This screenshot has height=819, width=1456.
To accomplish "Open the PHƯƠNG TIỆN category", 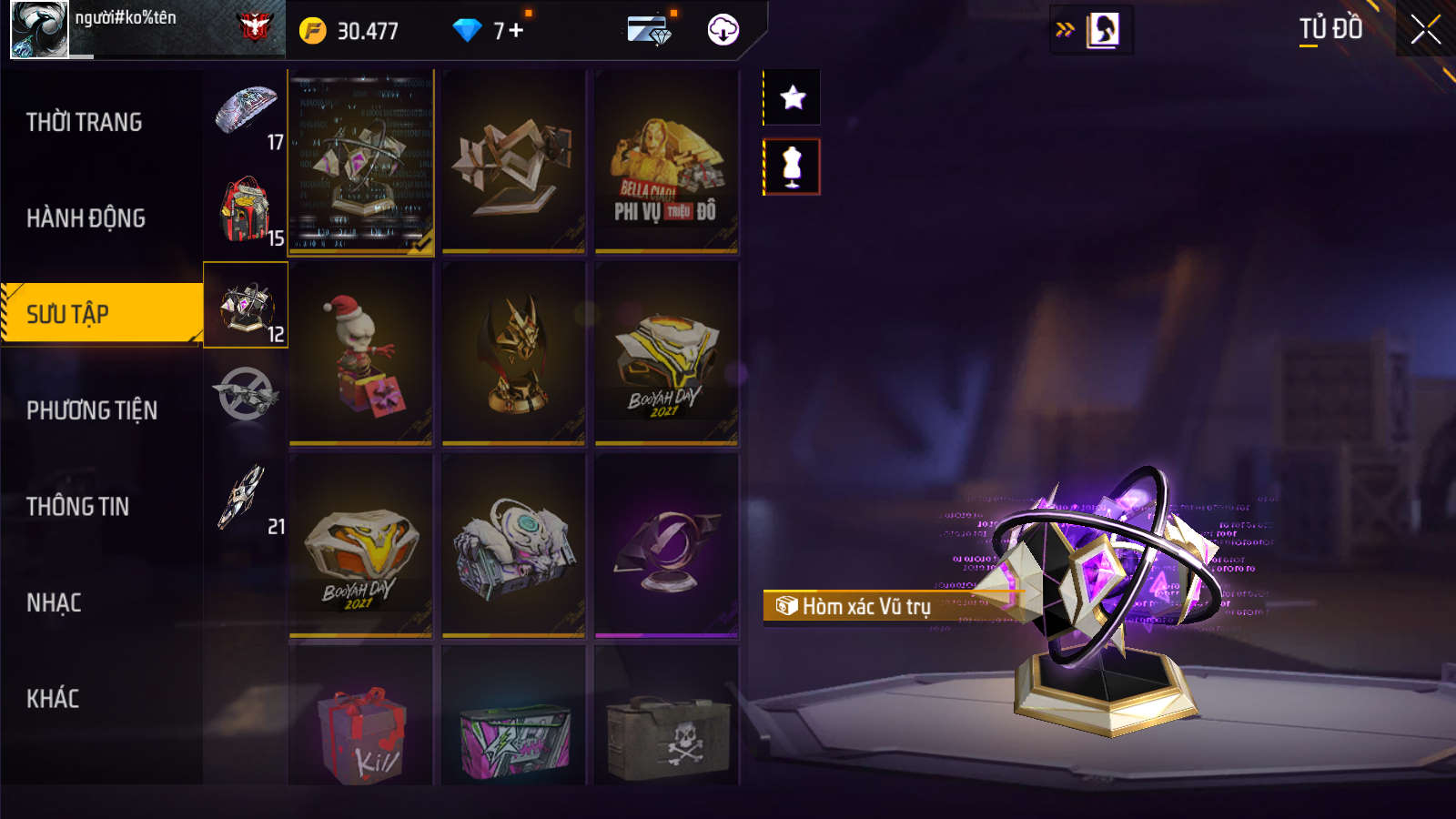I will point(92,410).
